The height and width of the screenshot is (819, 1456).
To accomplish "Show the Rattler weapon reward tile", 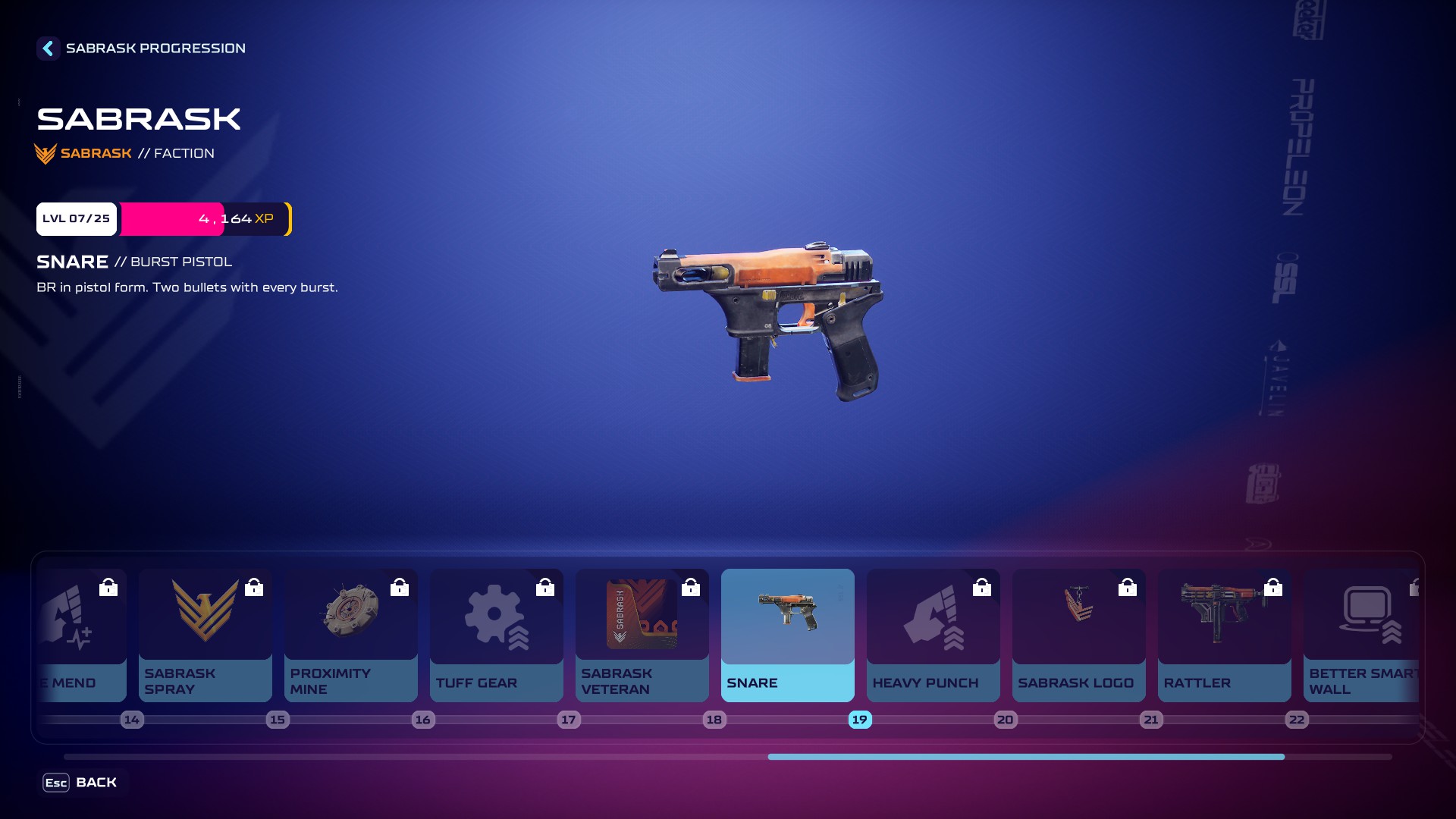I will point(1224,635).
